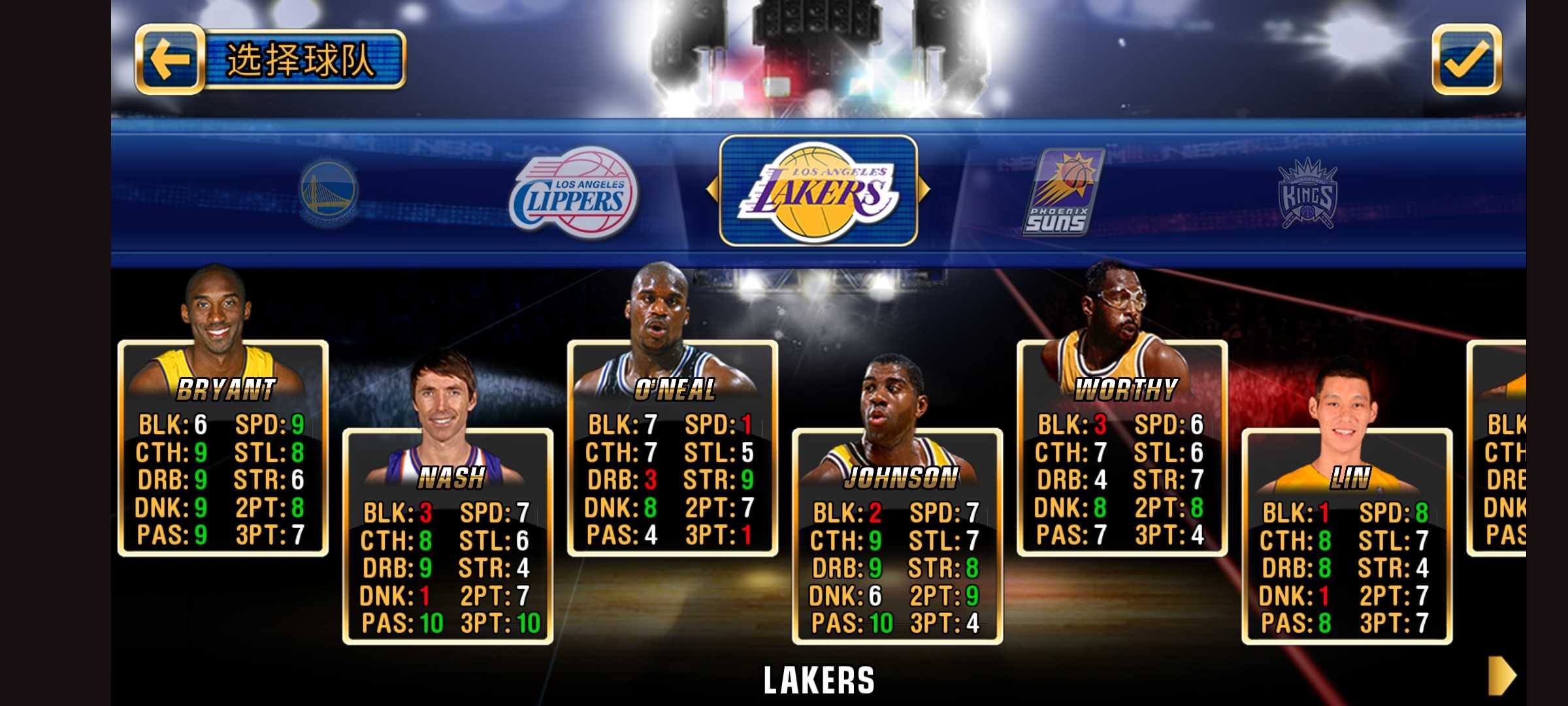Click the small arrow right of Lakers logo
The width and height of the screenshot is (1568, 706).
[924, 190]
